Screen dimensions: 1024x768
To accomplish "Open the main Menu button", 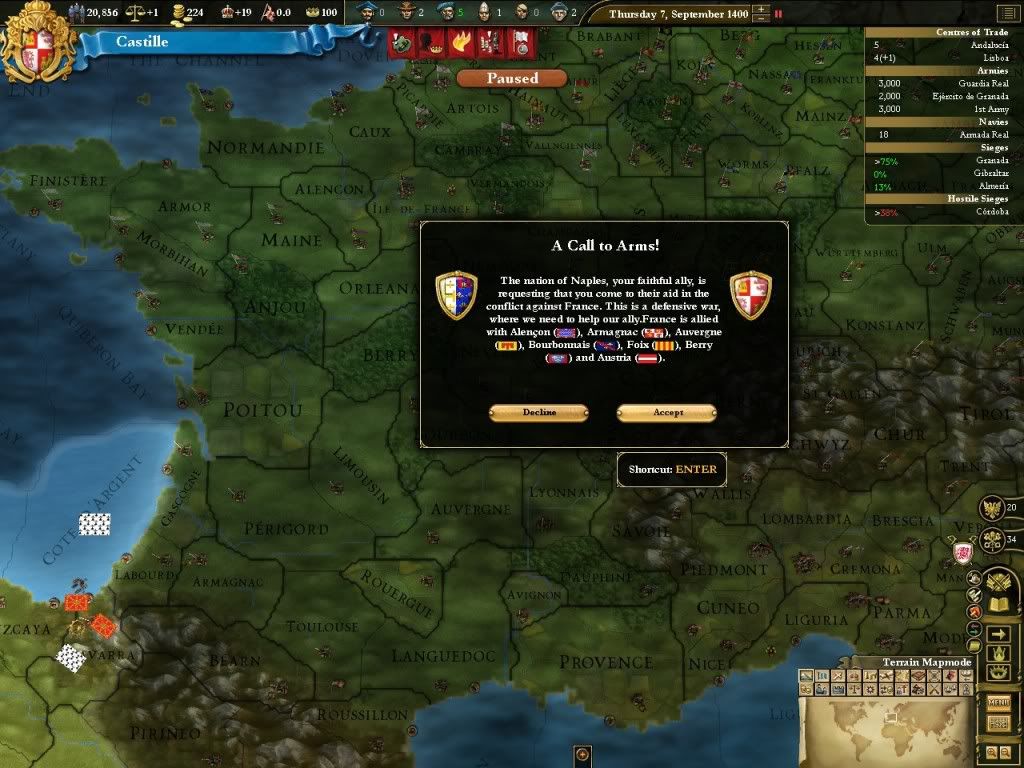I will pos(999,703).
